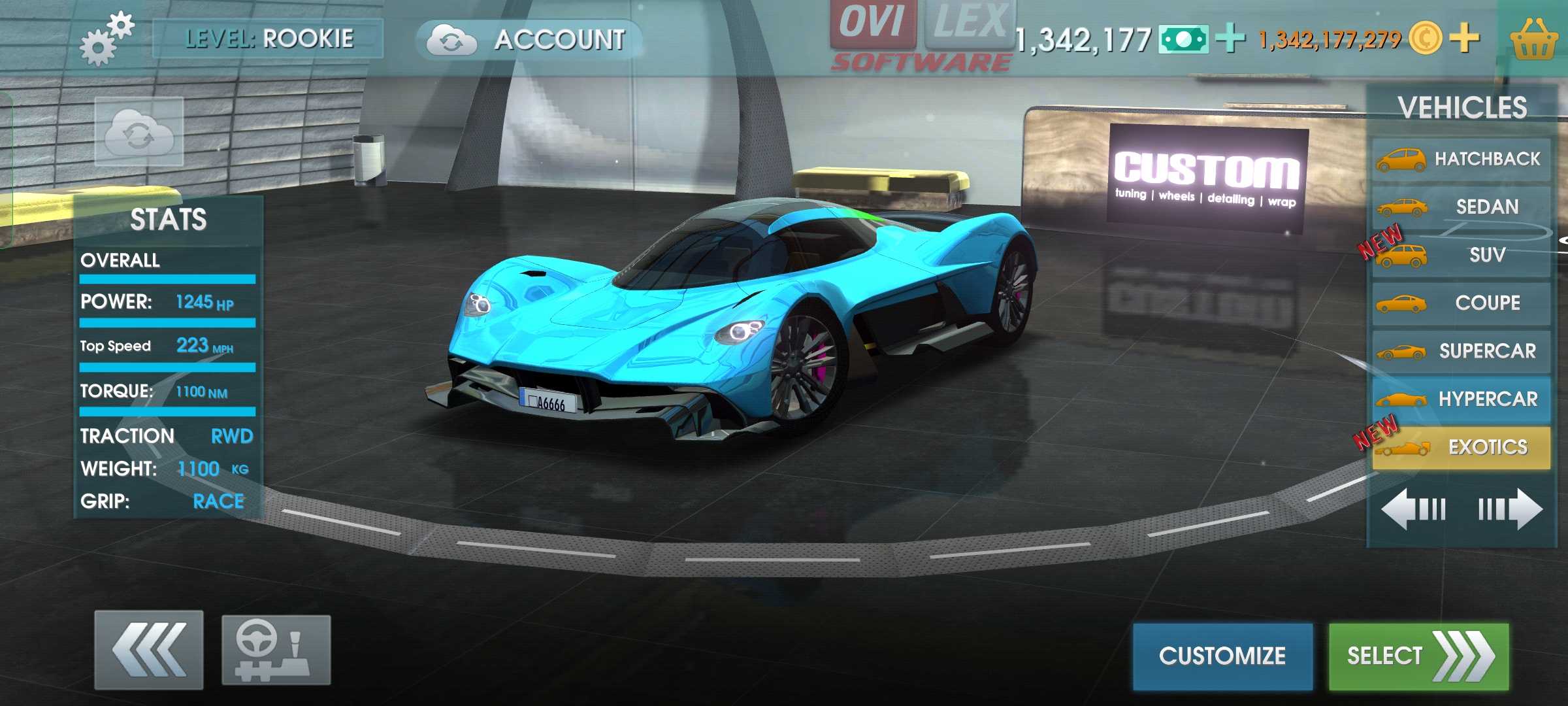Customize the selected car
The width and height of the screenshot is (1568, 706).
coord(1222,656)
